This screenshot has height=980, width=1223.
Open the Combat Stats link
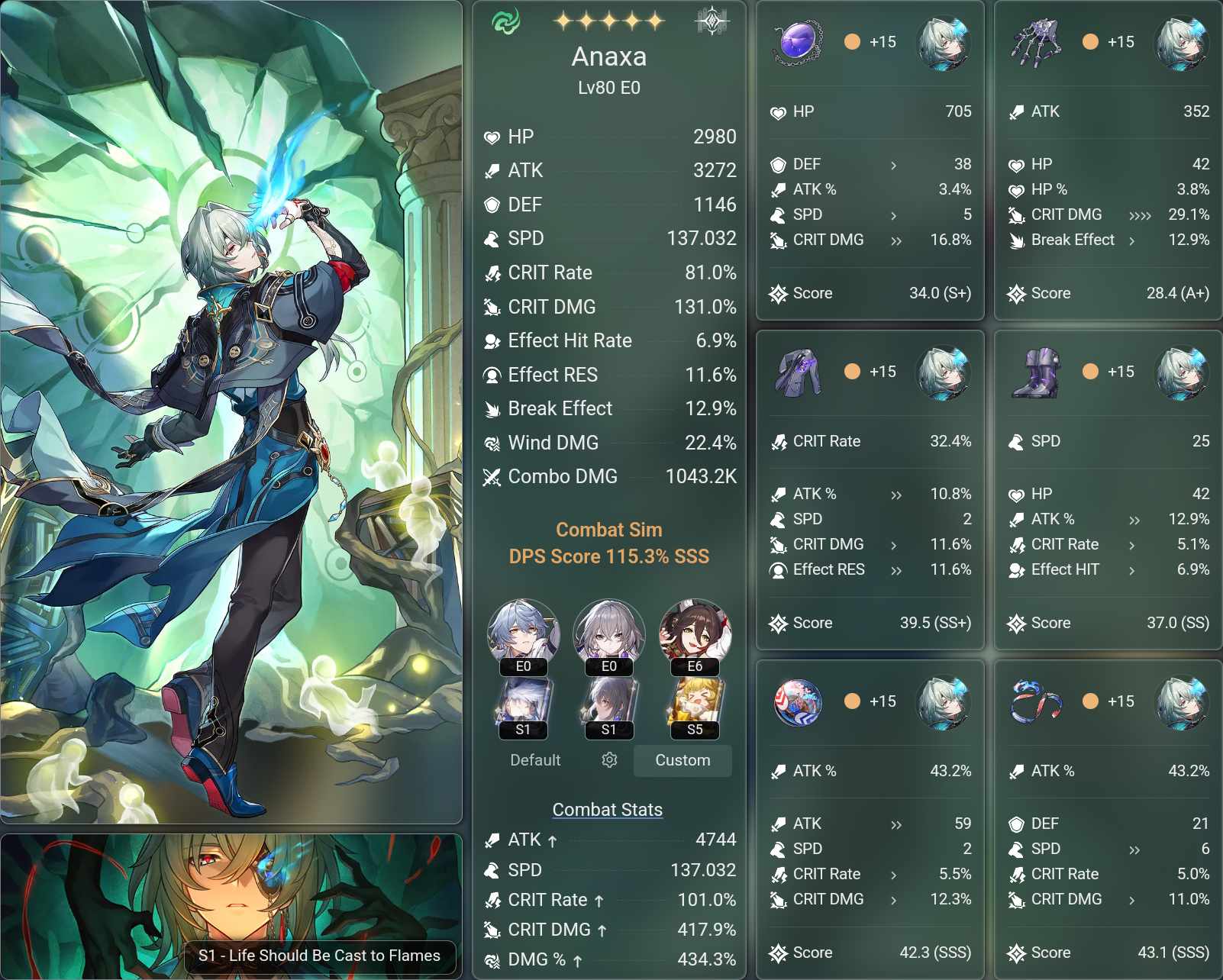coord(607,809)
